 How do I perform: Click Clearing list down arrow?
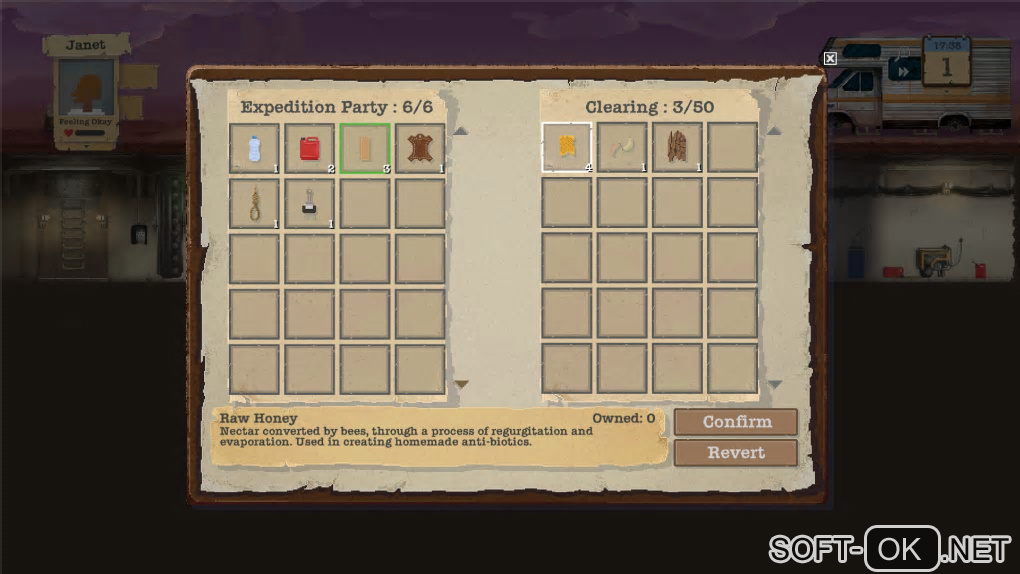click(774, 384)
